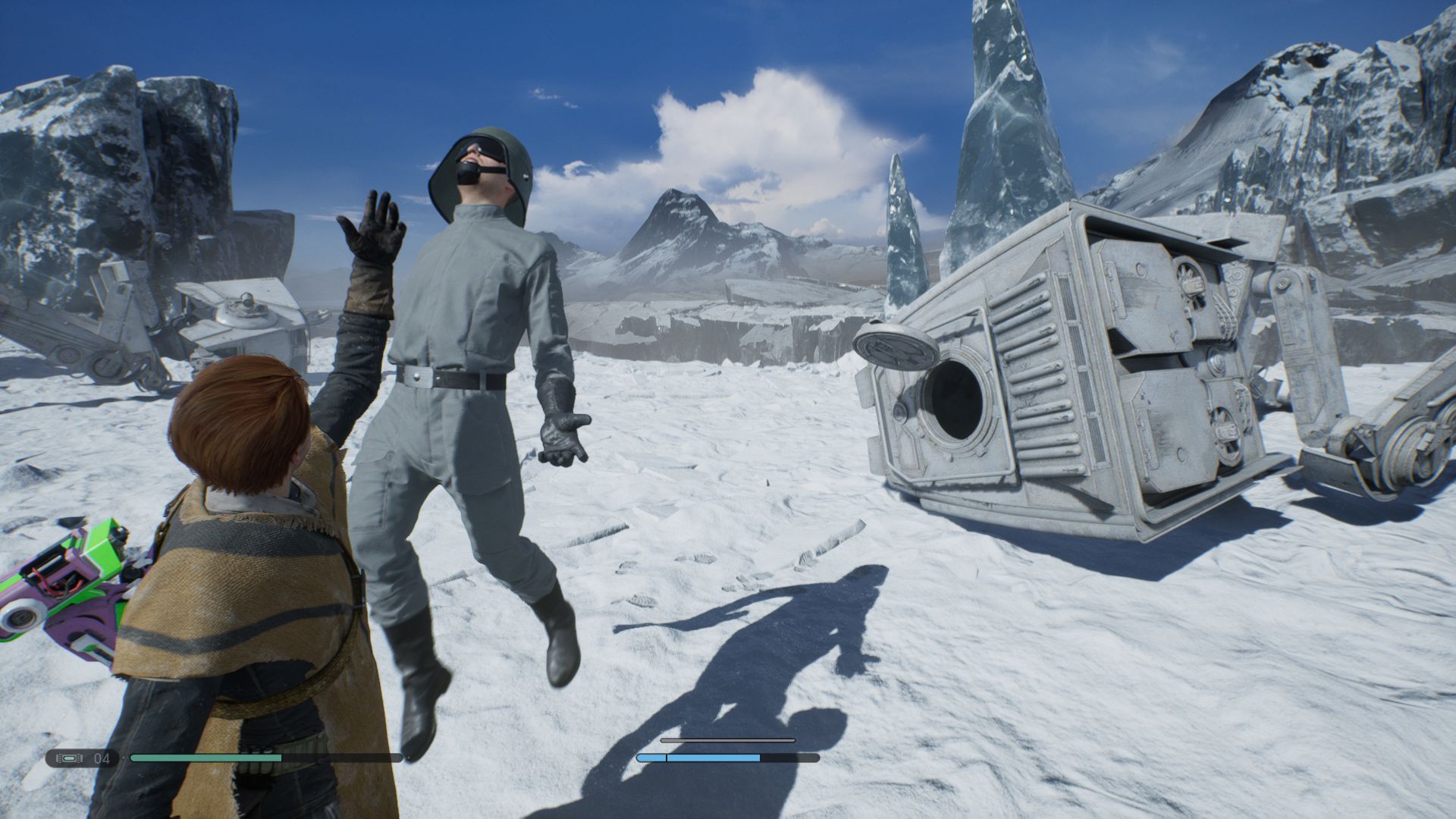Click the green health bar on the HUD
This screenshot has width=1456, height=819.
tap(205, 756)
